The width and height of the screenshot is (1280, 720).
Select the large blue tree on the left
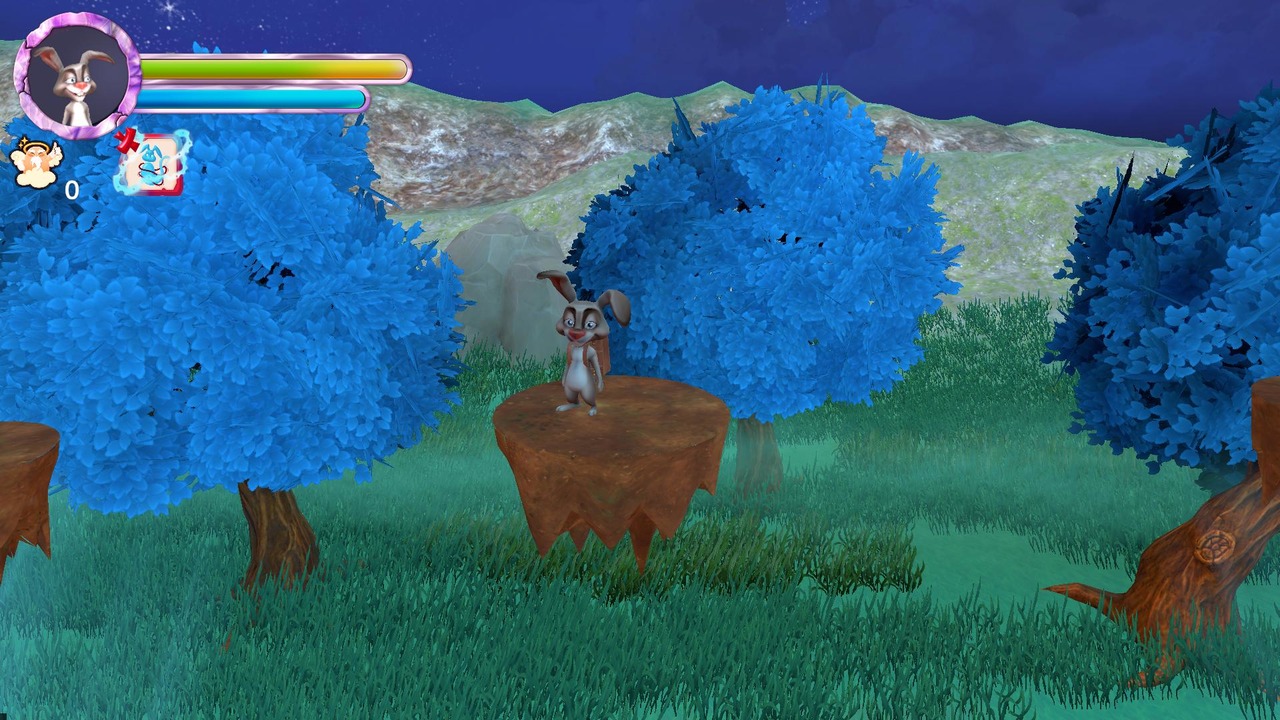[220, 330]
